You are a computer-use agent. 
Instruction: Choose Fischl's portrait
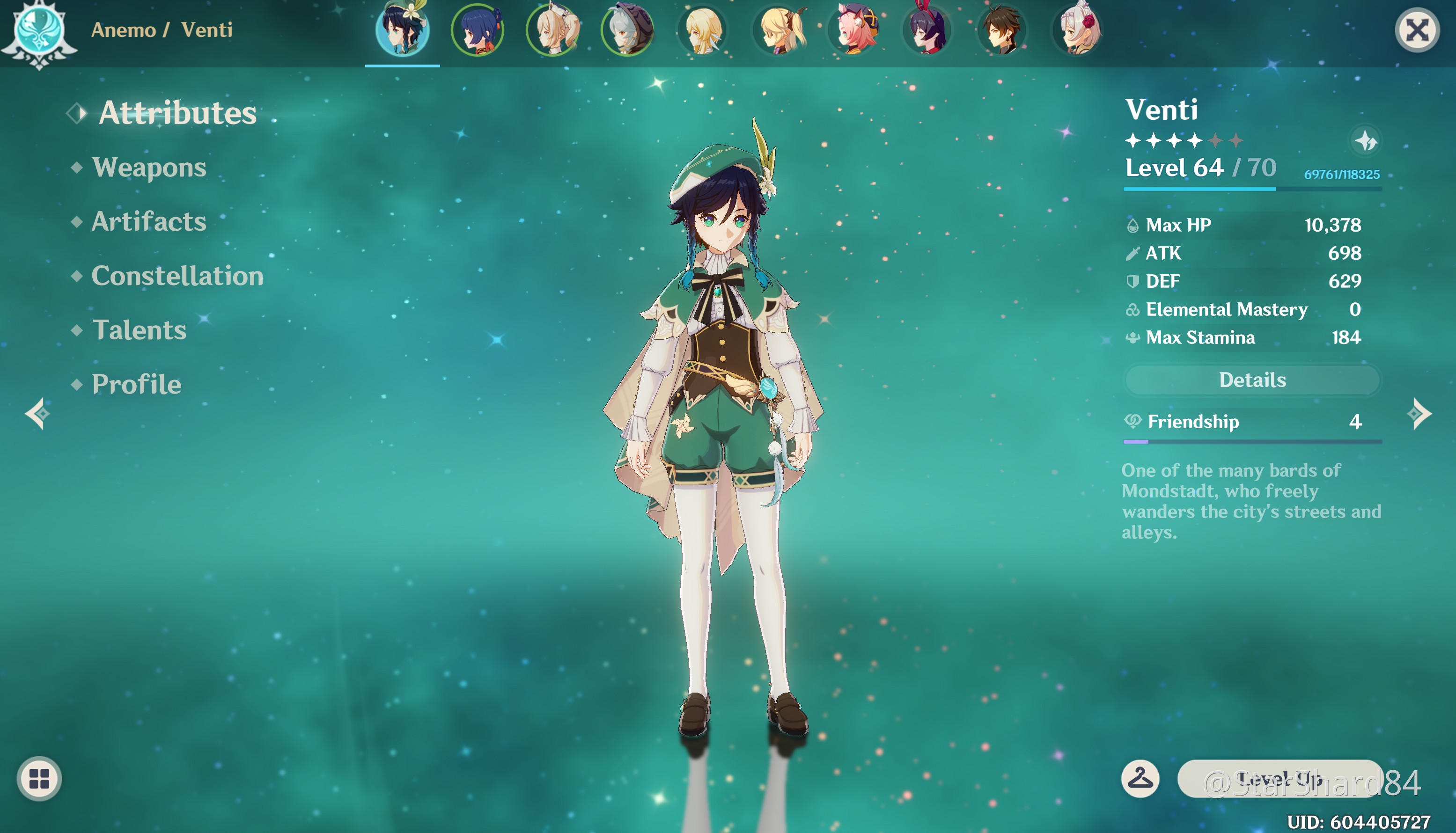point(779,30)
